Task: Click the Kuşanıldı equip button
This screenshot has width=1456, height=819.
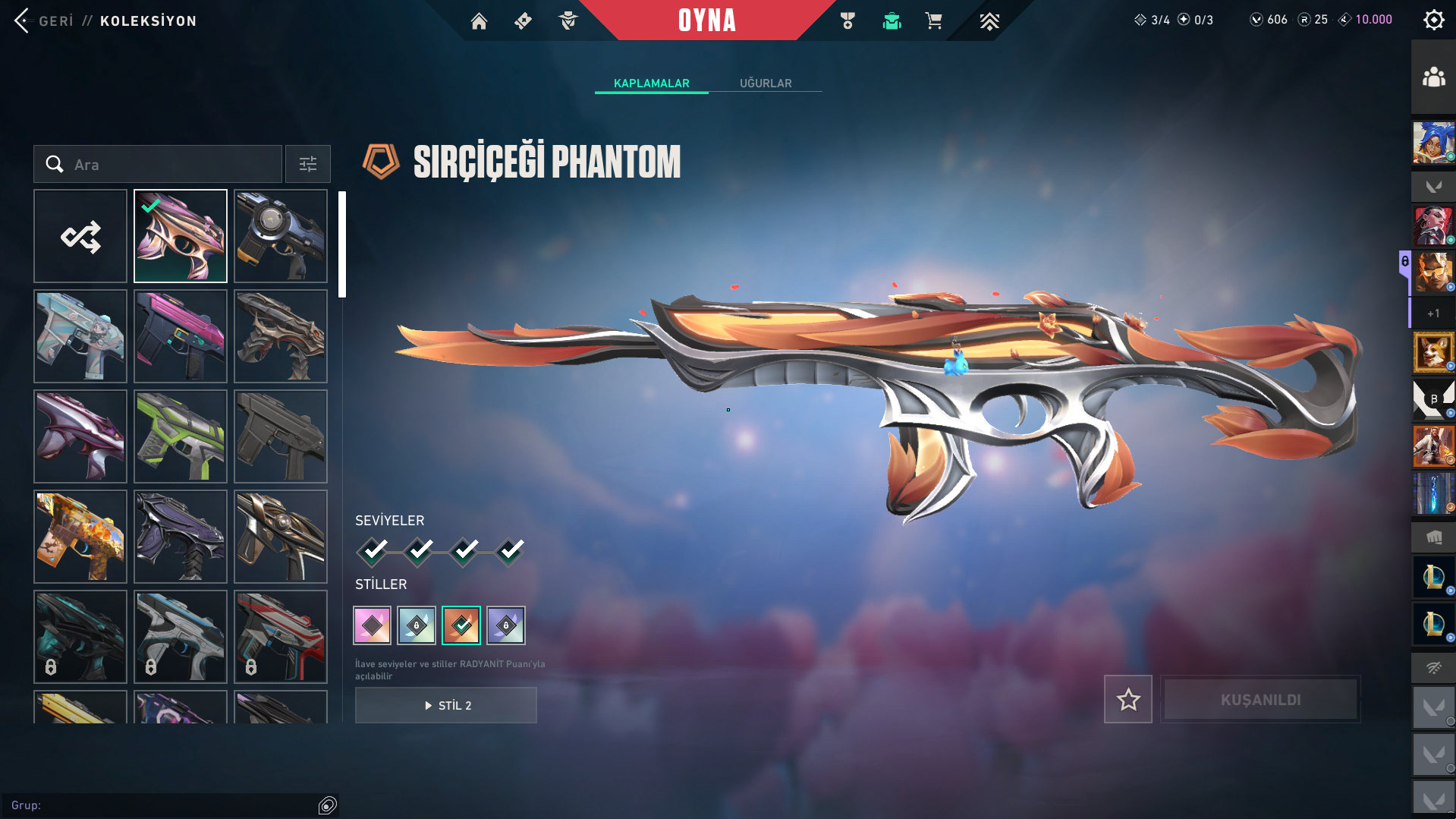Action: (x=1260, y=699)
